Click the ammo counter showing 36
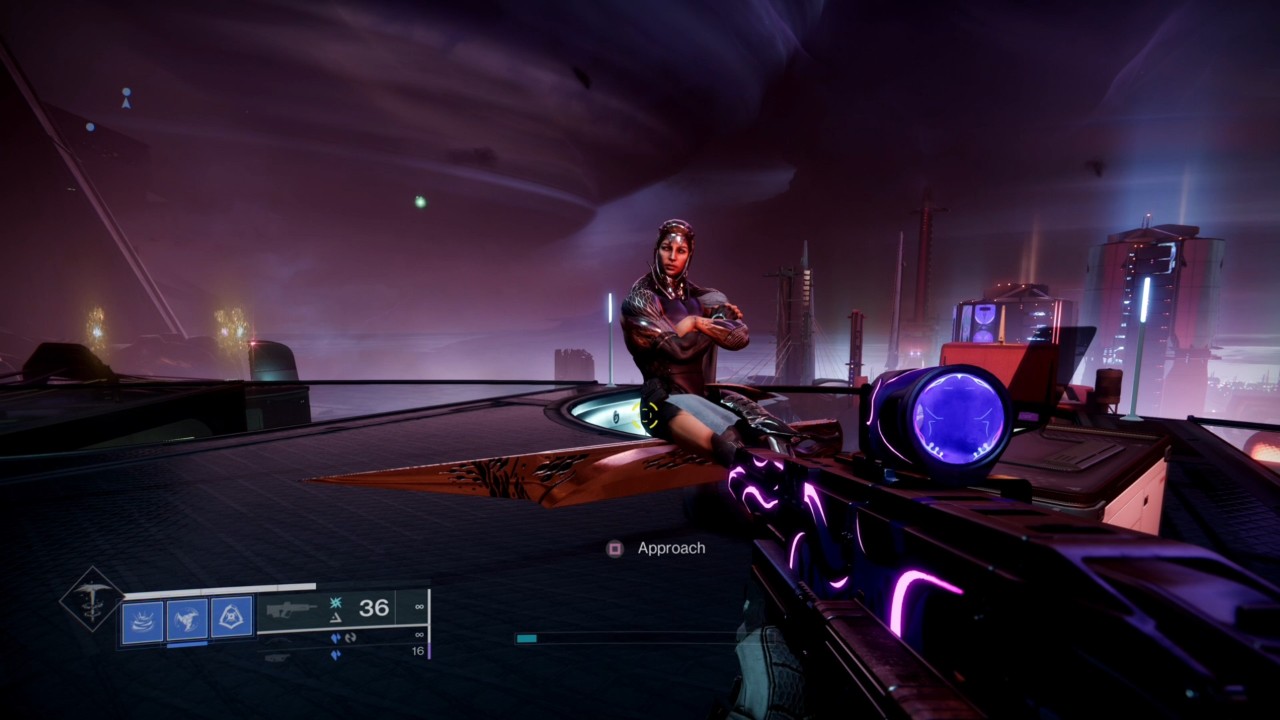Image resolution: width=1280 pixels, height=720 pixels. point(374,608)
